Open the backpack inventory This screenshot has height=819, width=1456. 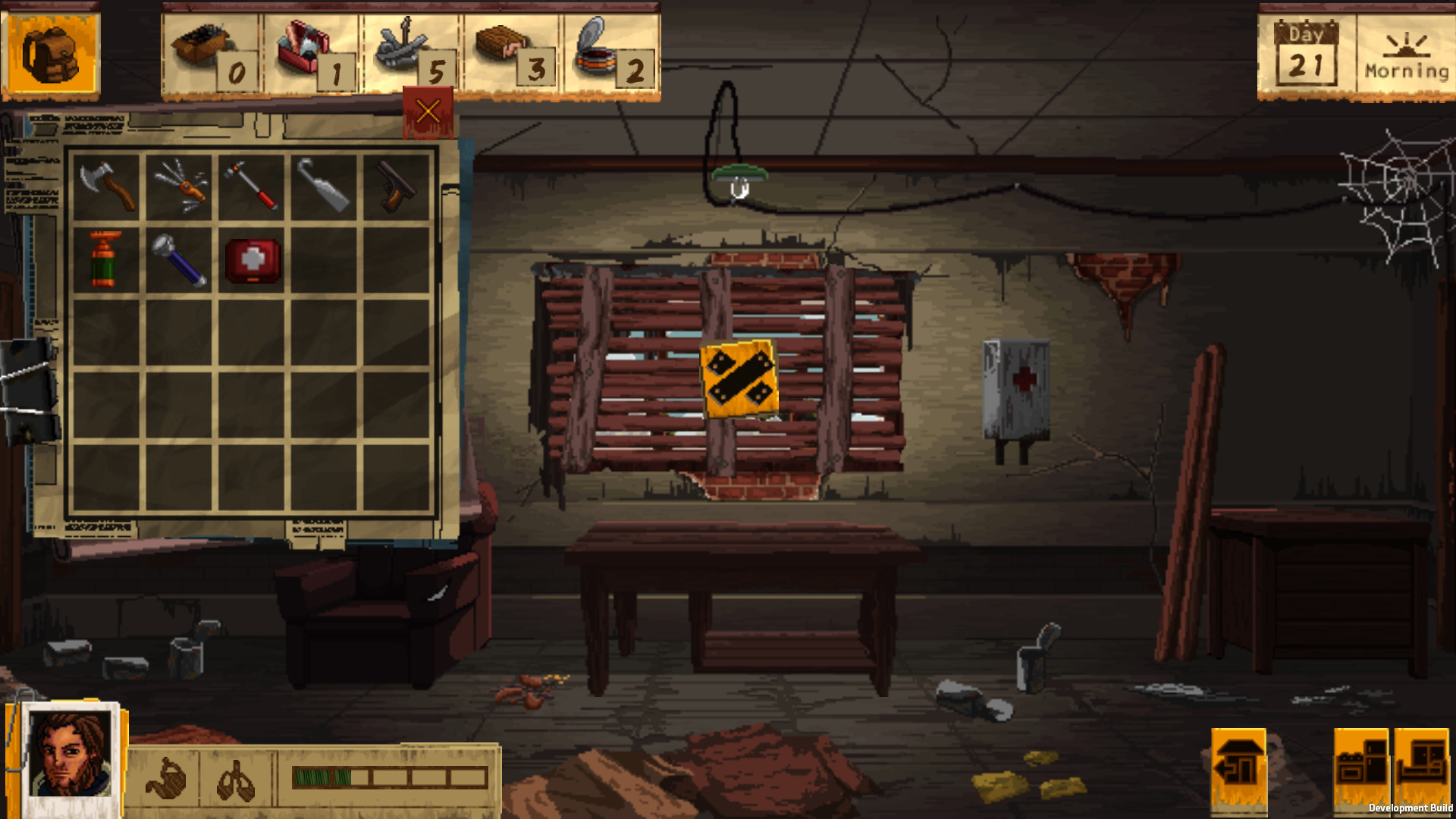50,54
